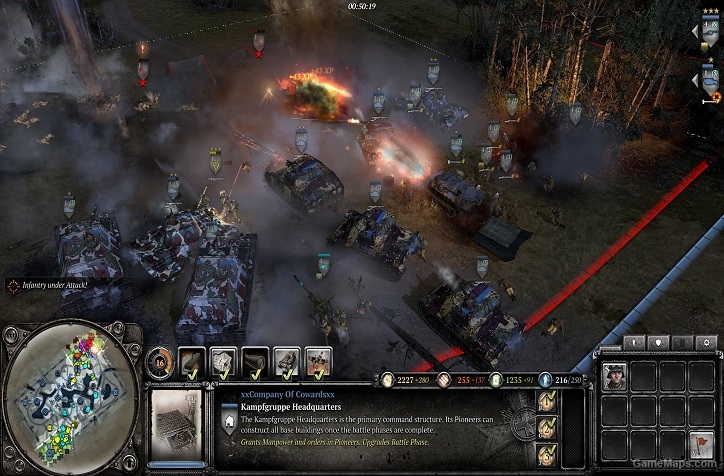Select the Pioneer soldier portrait slot
724x476 pixels.
(615, 376)
